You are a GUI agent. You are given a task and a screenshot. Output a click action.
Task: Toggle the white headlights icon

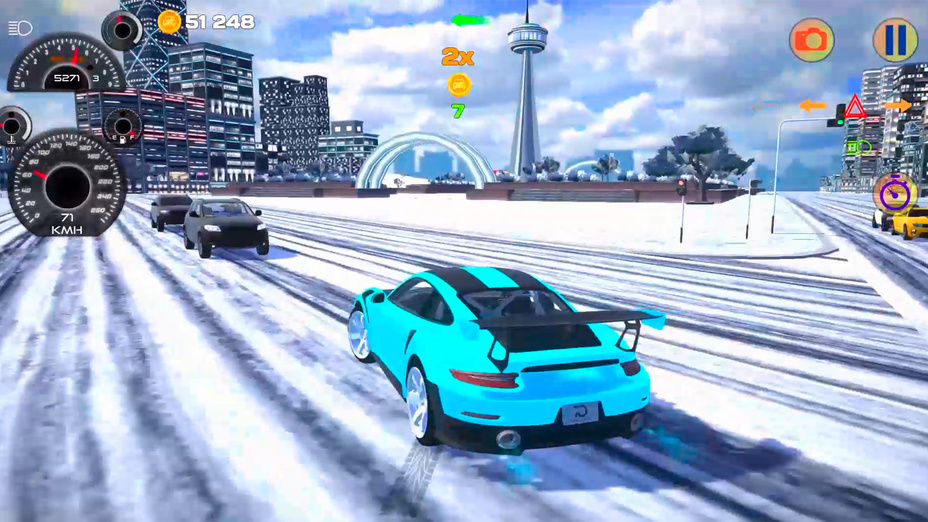20,28
